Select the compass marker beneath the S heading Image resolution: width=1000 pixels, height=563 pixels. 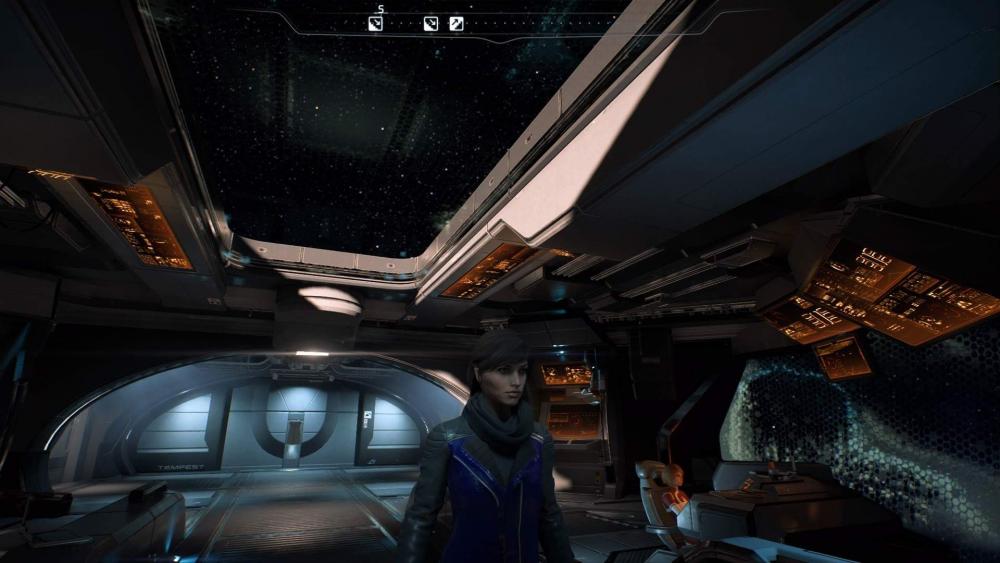click(x=376, y=23)
